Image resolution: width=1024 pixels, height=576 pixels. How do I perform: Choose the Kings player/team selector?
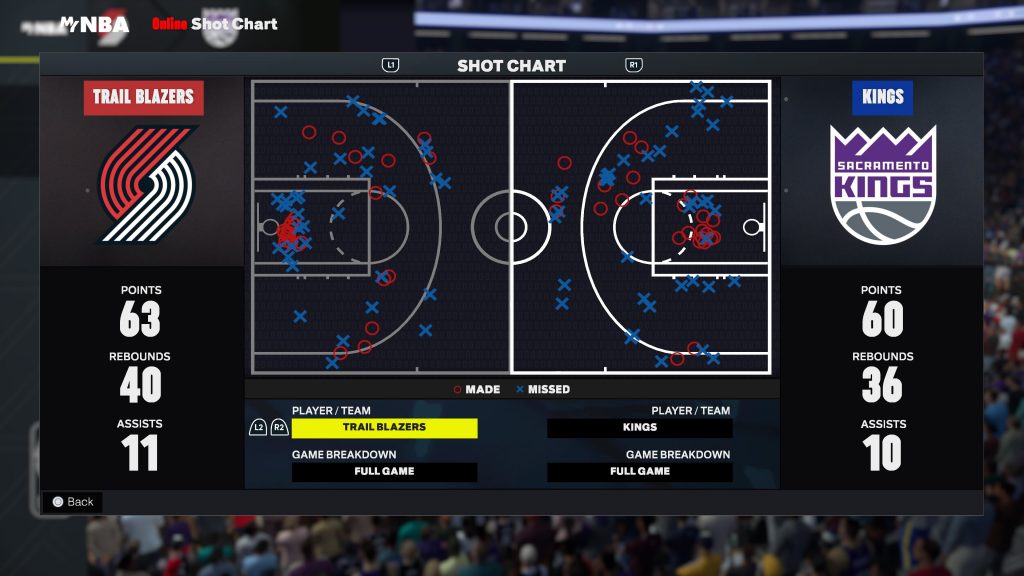click(x=639, y=428)
